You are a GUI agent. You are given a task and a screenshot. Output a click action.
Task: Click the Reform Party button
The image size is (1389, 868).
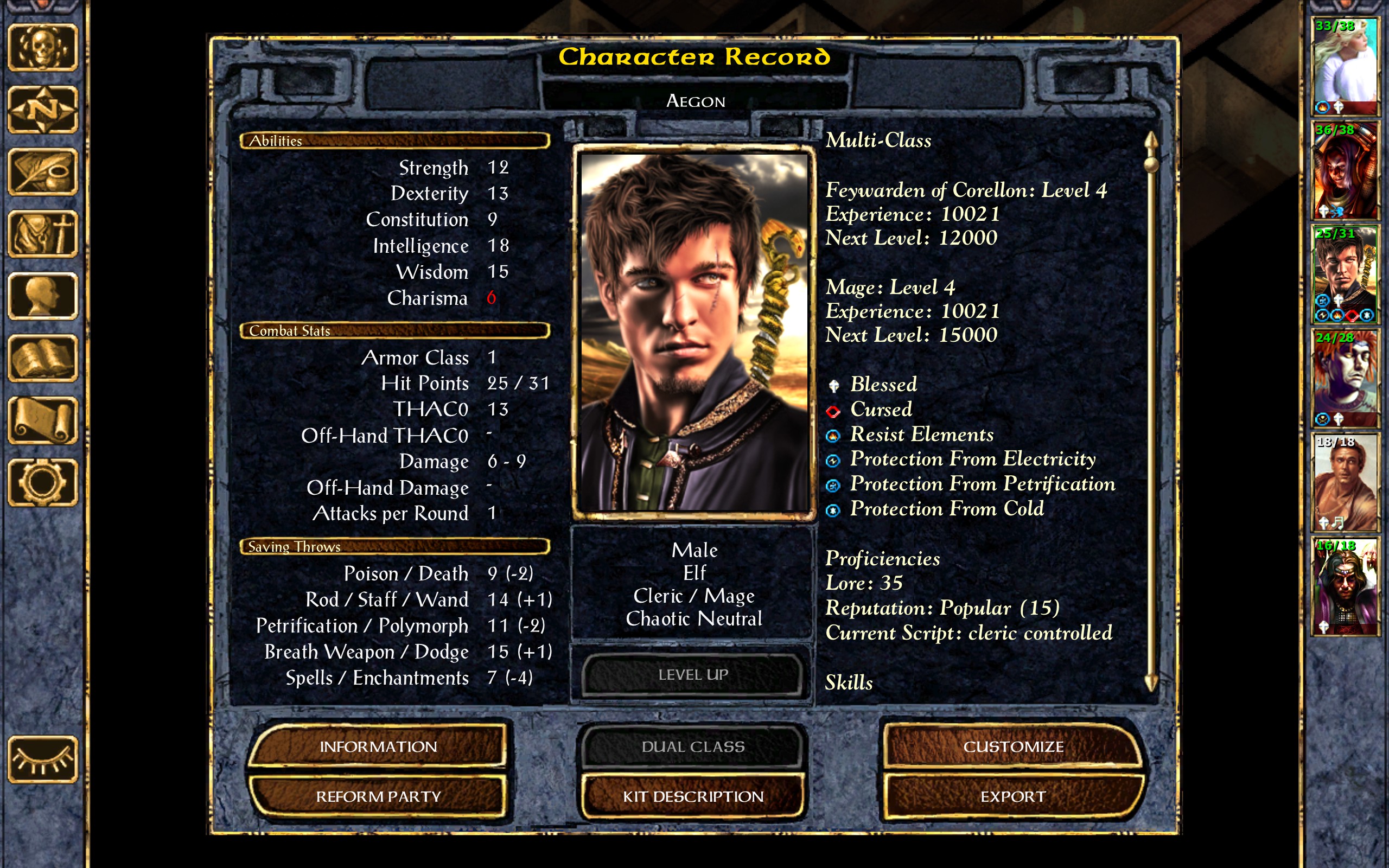coord(378,796)
